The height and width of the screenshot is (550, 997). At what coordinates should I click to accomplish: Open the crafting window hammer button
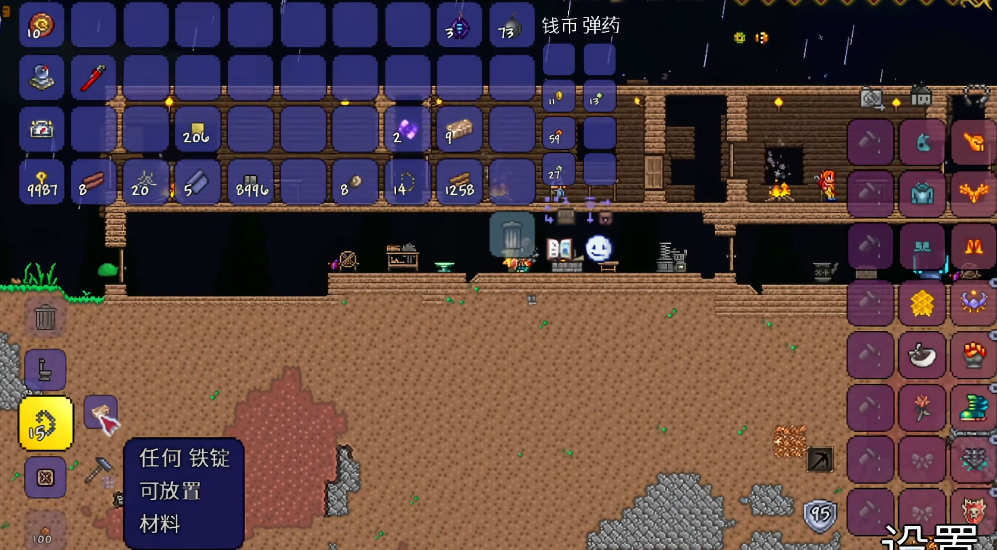tap(101, 469)
